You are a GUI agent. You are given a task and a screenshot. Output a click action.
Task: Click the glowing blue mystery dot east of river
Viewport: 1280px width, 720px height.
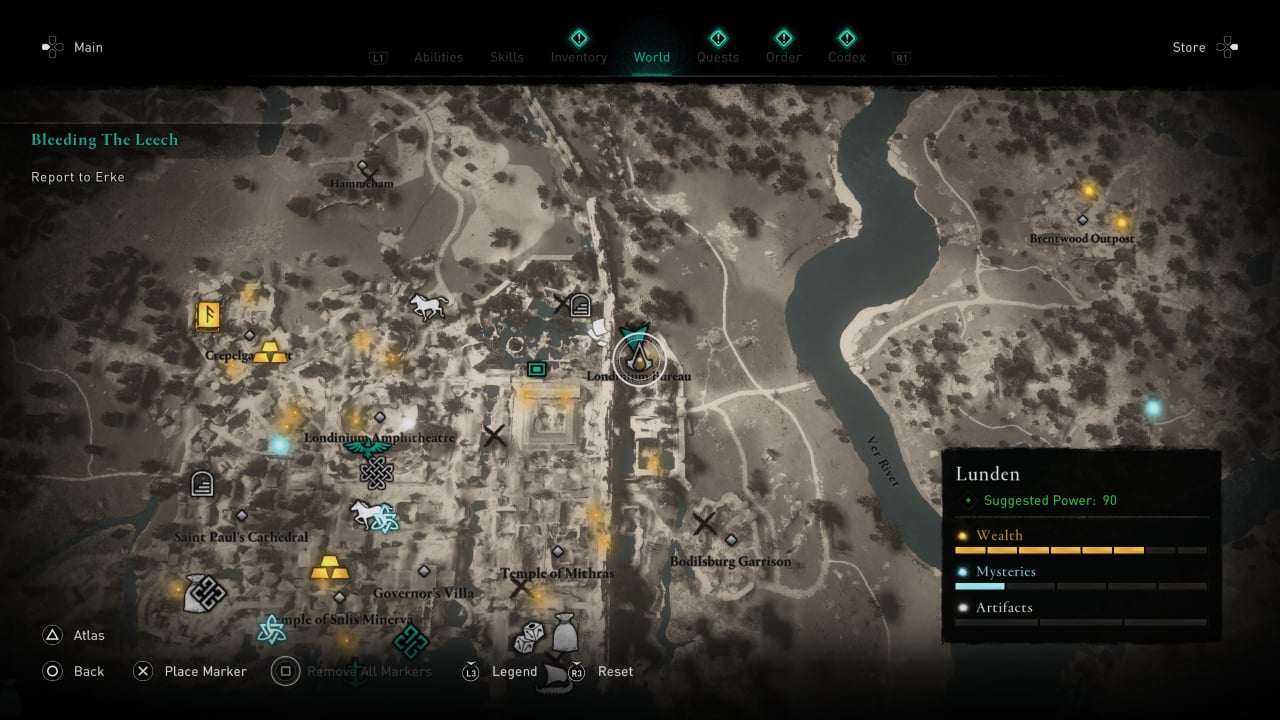pyautogui.click(x=1153, y=408)
